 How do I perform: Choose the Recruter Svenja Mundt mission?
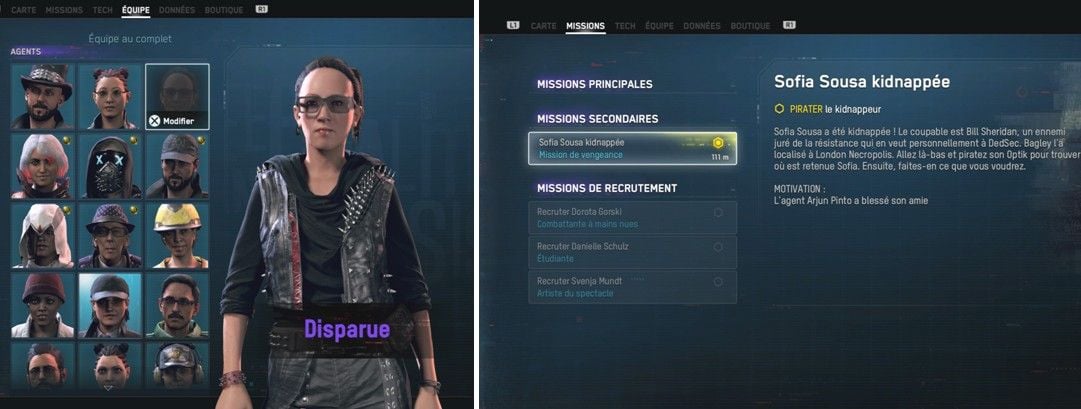(x=632, y=287)
